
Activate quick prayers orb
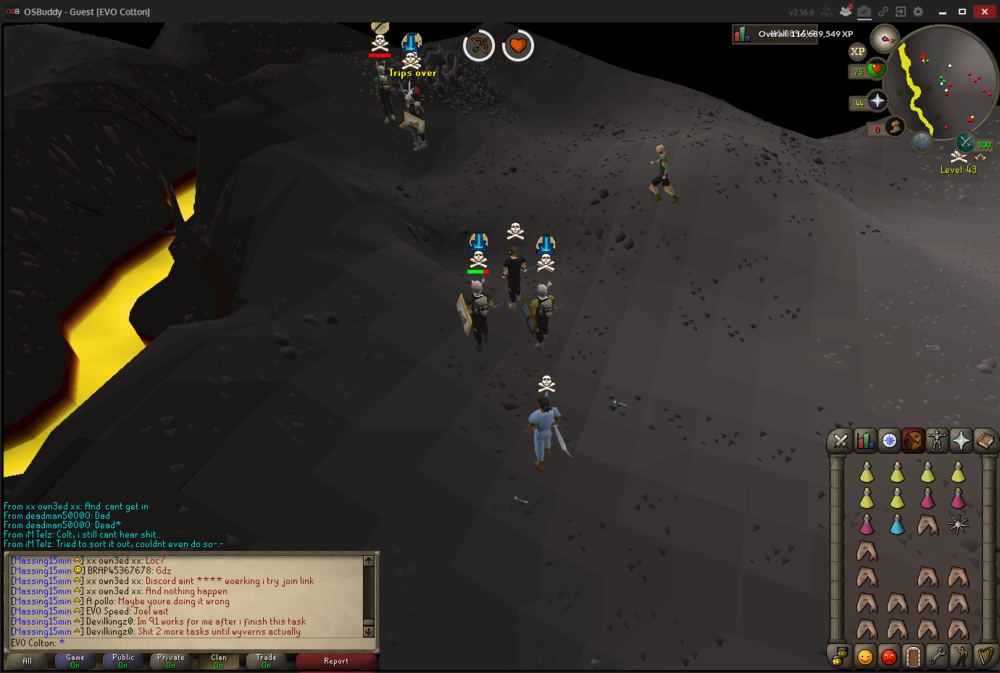coord(877,100)
